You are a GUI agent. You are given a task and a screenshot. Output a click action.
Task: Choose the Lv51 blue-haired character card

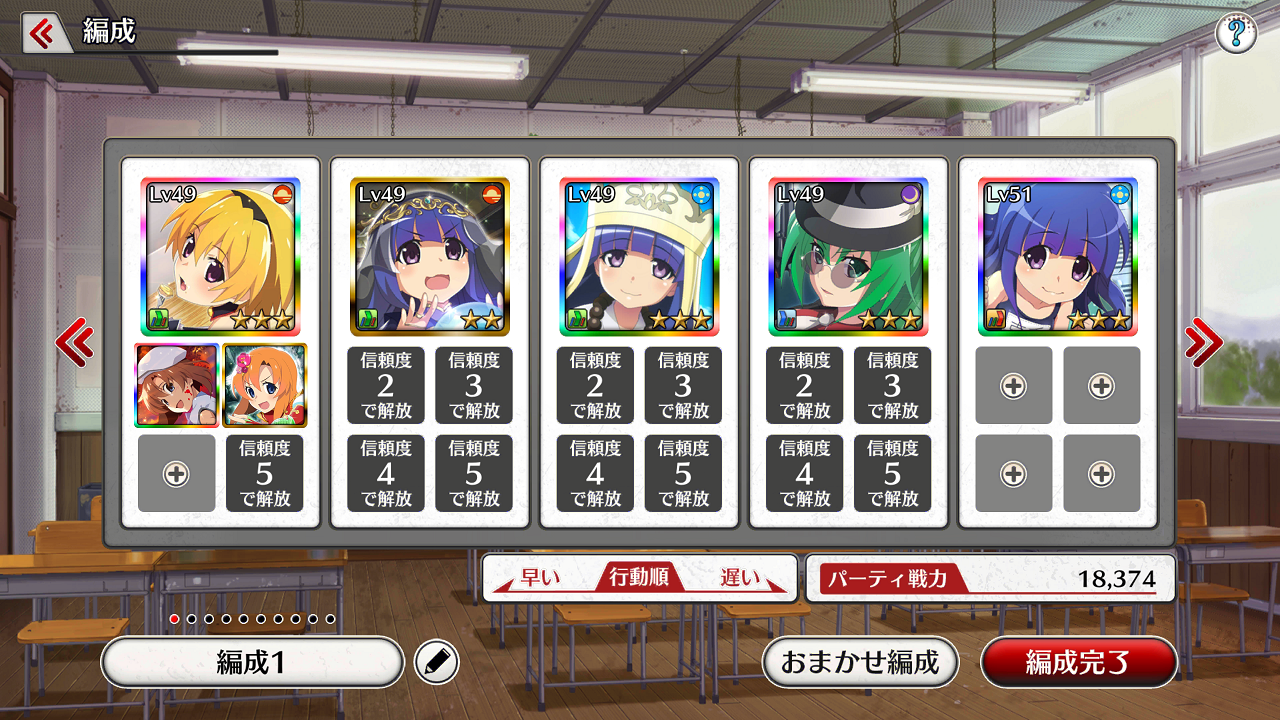[x=1058, y=256]
